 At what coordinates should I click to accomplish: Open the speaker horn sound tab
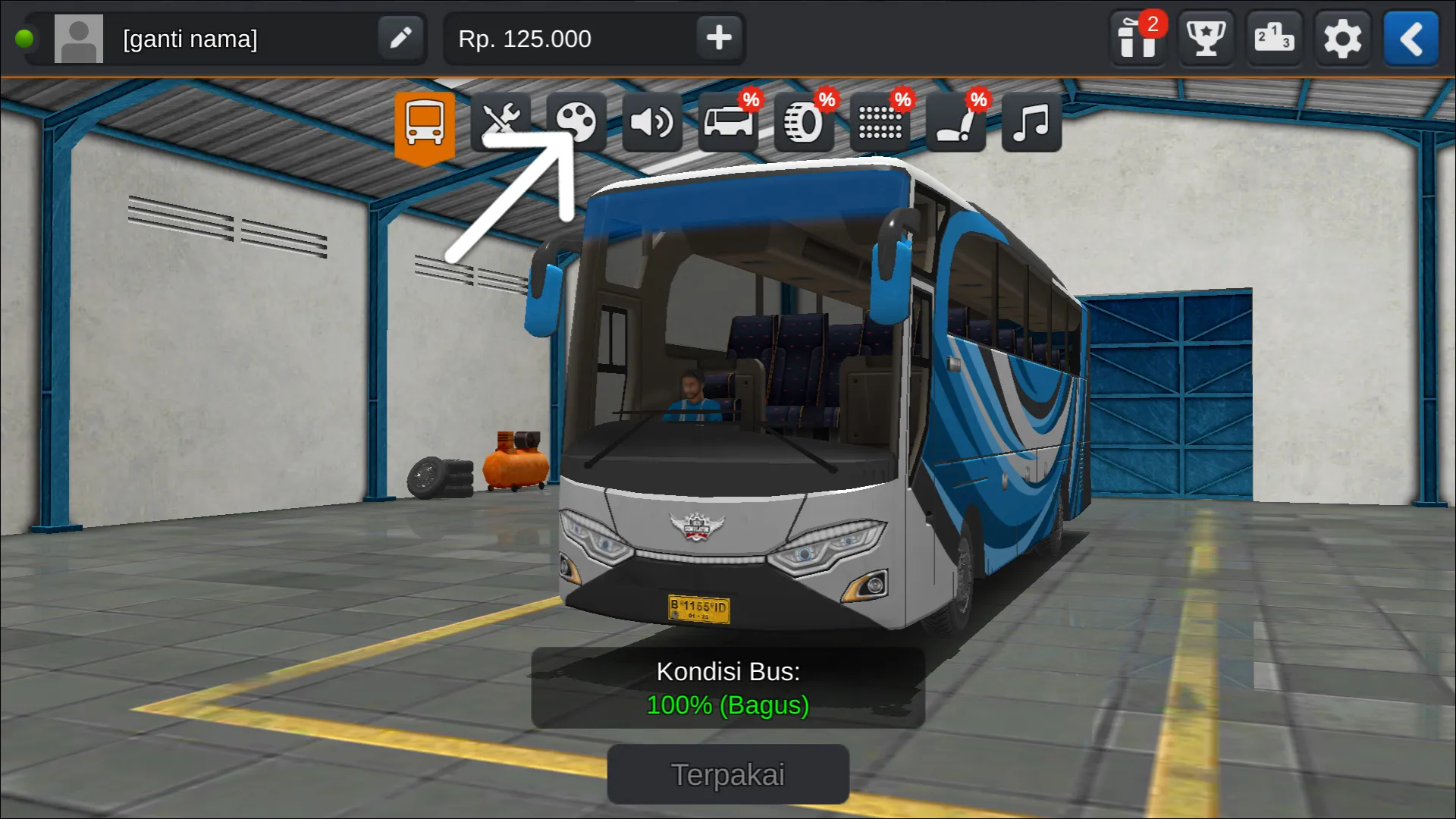(x=652, y=121)
